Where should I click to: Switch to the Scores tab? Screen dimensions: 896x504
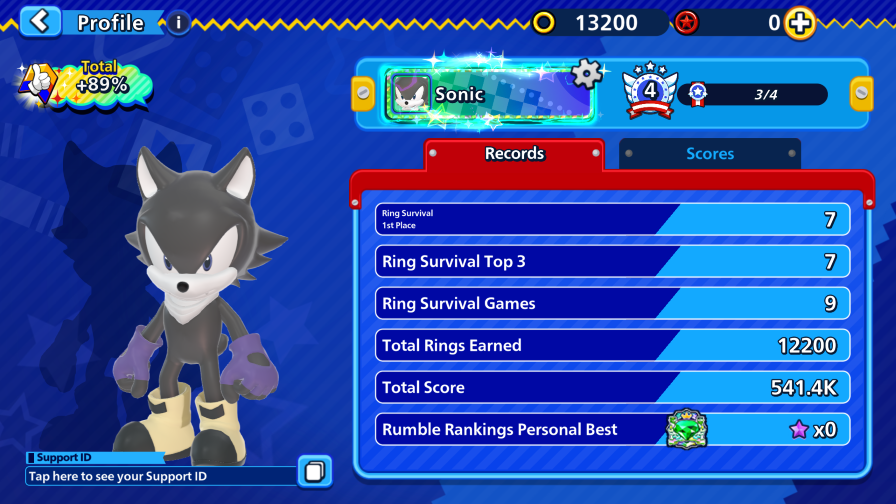709,154
